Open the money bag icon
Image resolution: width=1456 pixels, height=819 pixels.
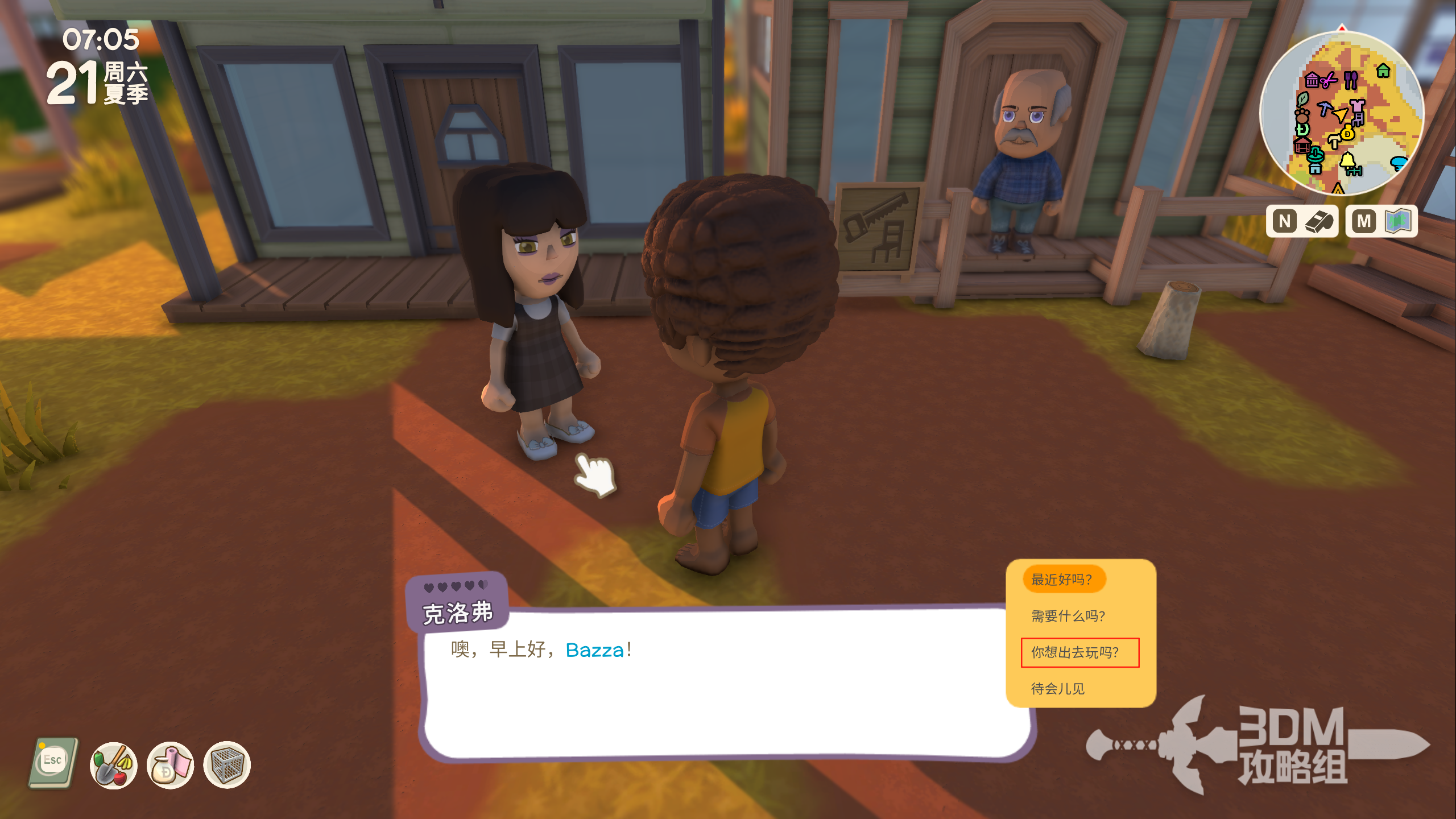click(170, 765)
